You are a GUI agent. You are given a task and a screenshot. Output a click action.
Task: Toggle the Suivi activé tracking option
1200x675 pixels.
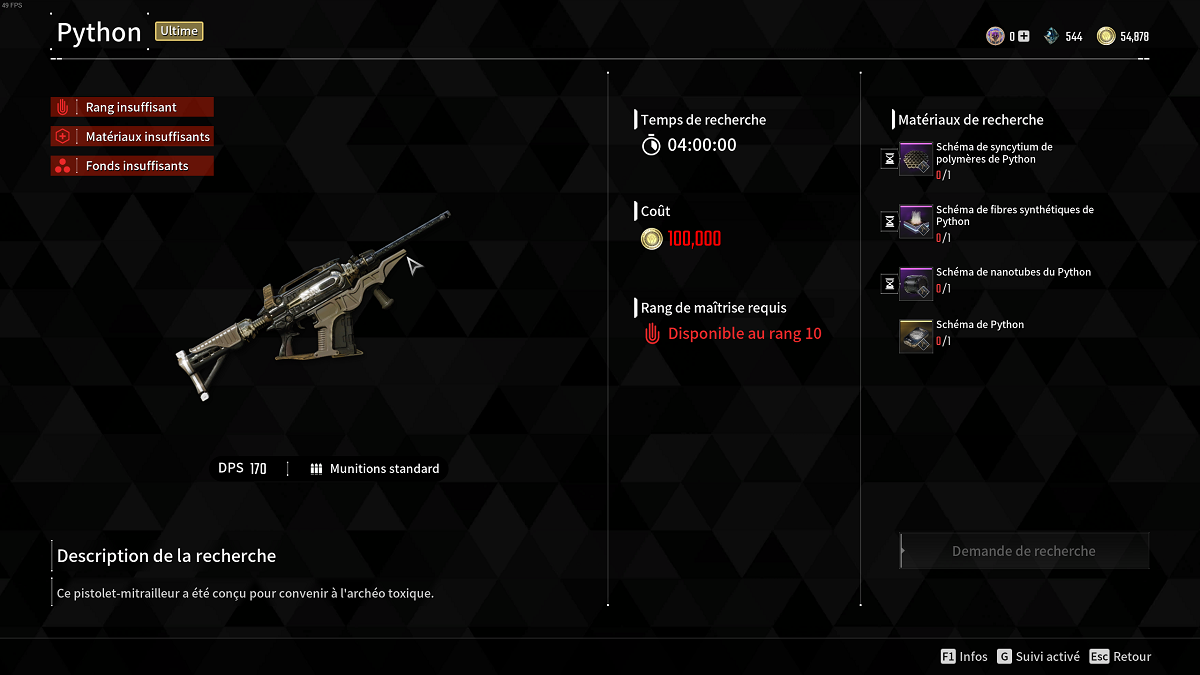1037,657
